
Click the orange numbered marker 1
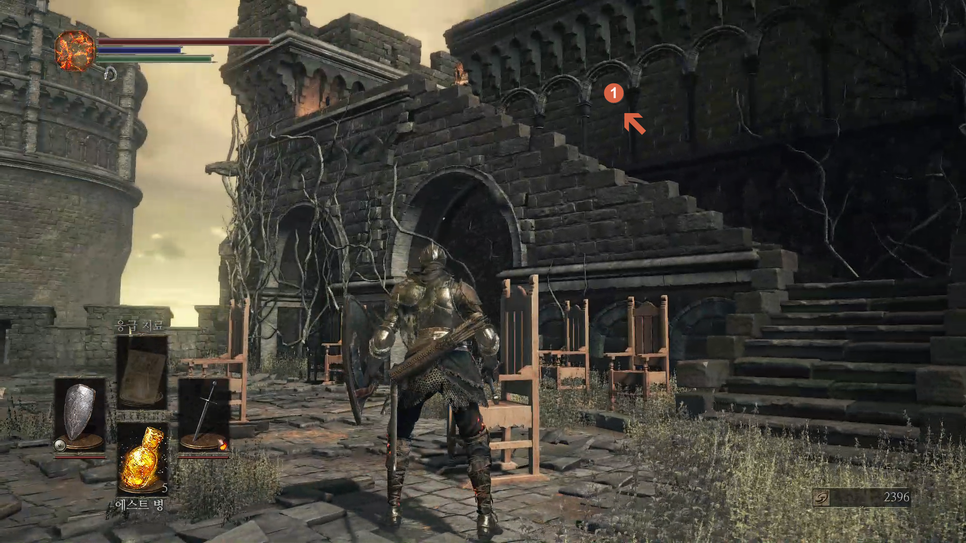coord(614,93)
